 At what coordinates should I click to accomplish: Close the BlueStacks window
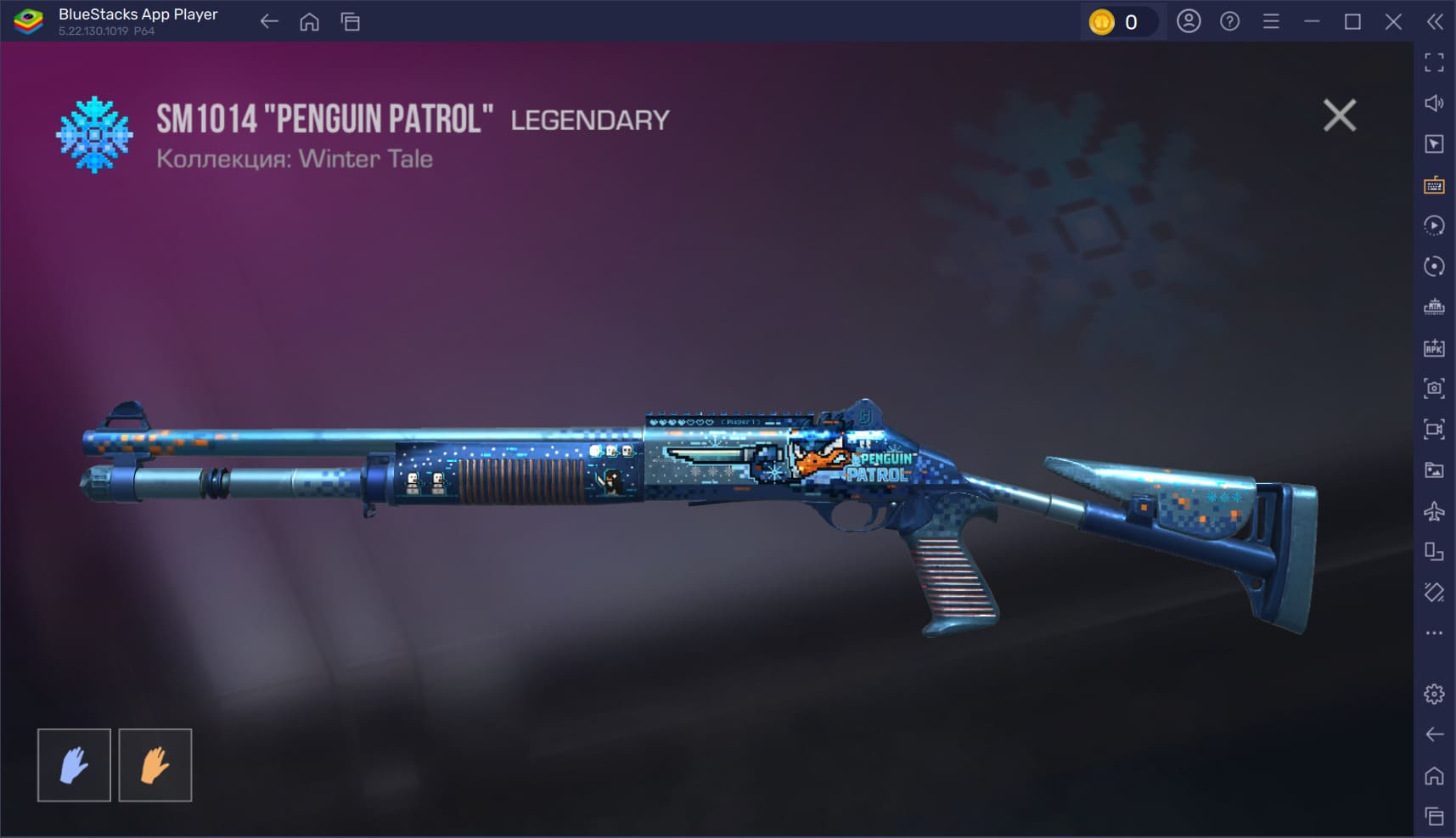[1393, 22]
